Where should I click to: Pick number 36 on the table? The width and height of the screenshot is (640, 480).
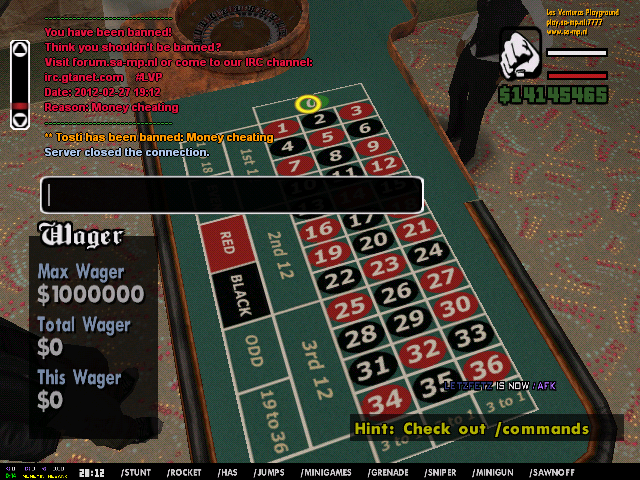pyautogui.click(x=484, y=366)
